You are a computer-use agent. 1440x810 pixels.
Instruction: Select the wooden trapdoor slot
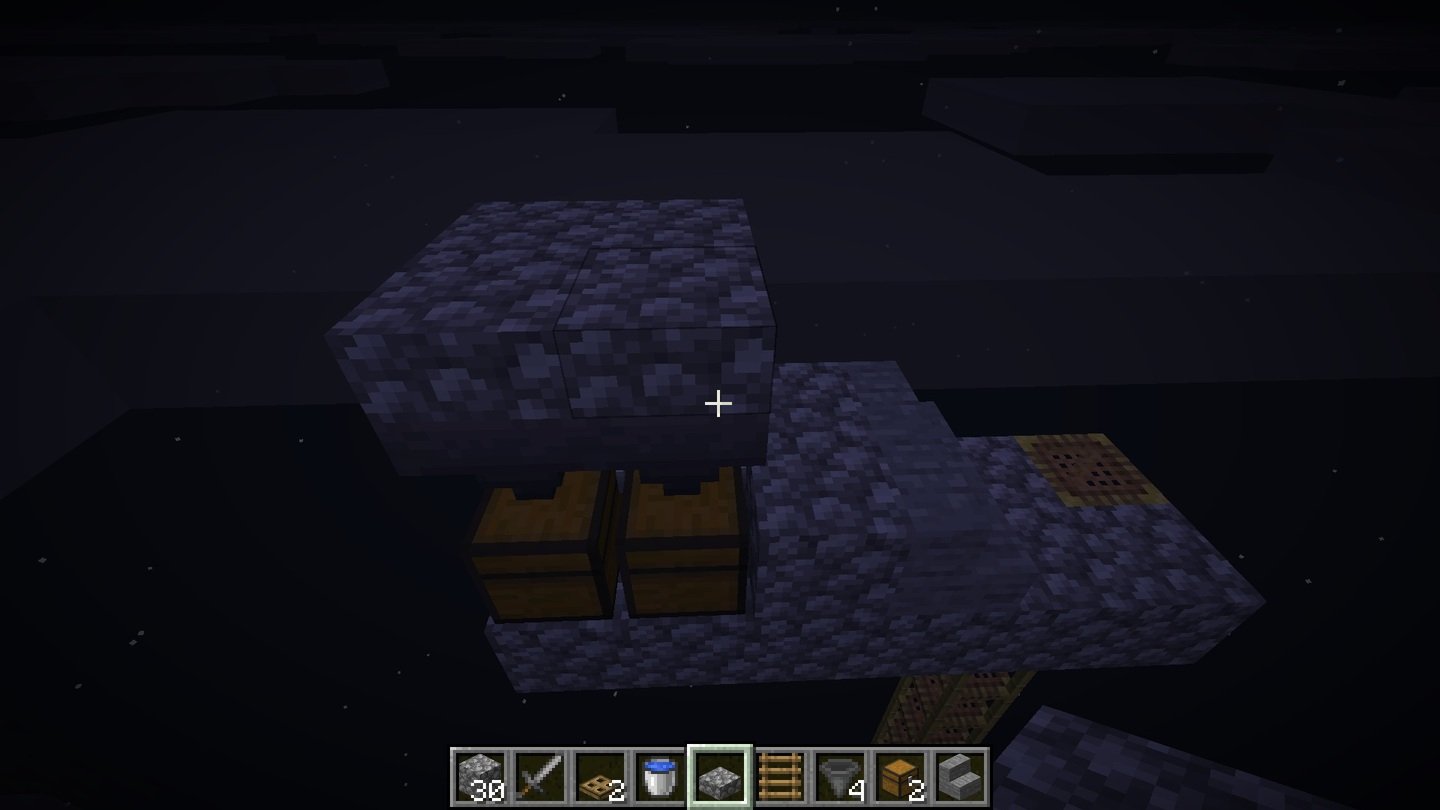click(x=600, y=776)
